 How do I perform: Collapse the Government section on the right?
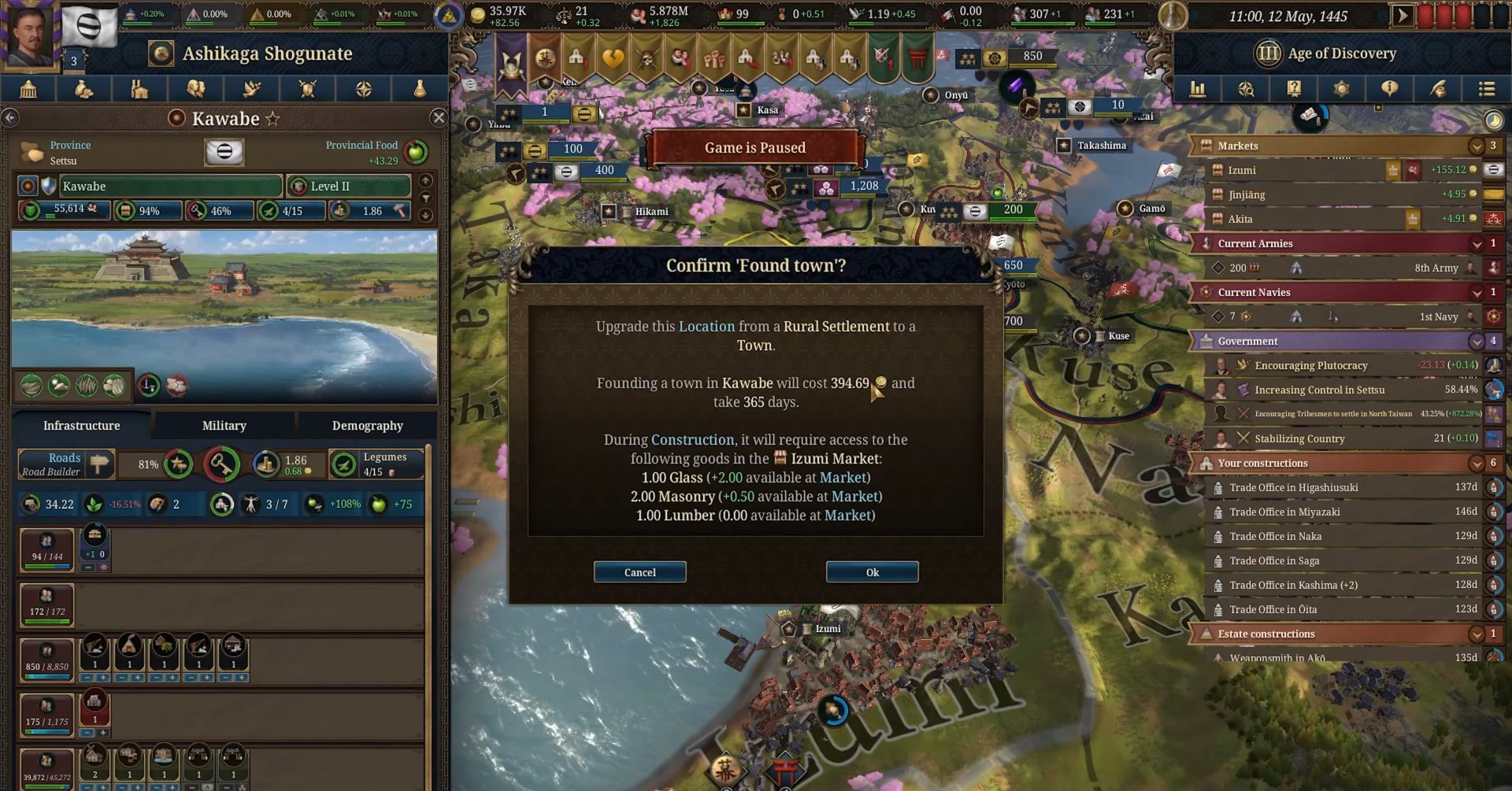1476,341
